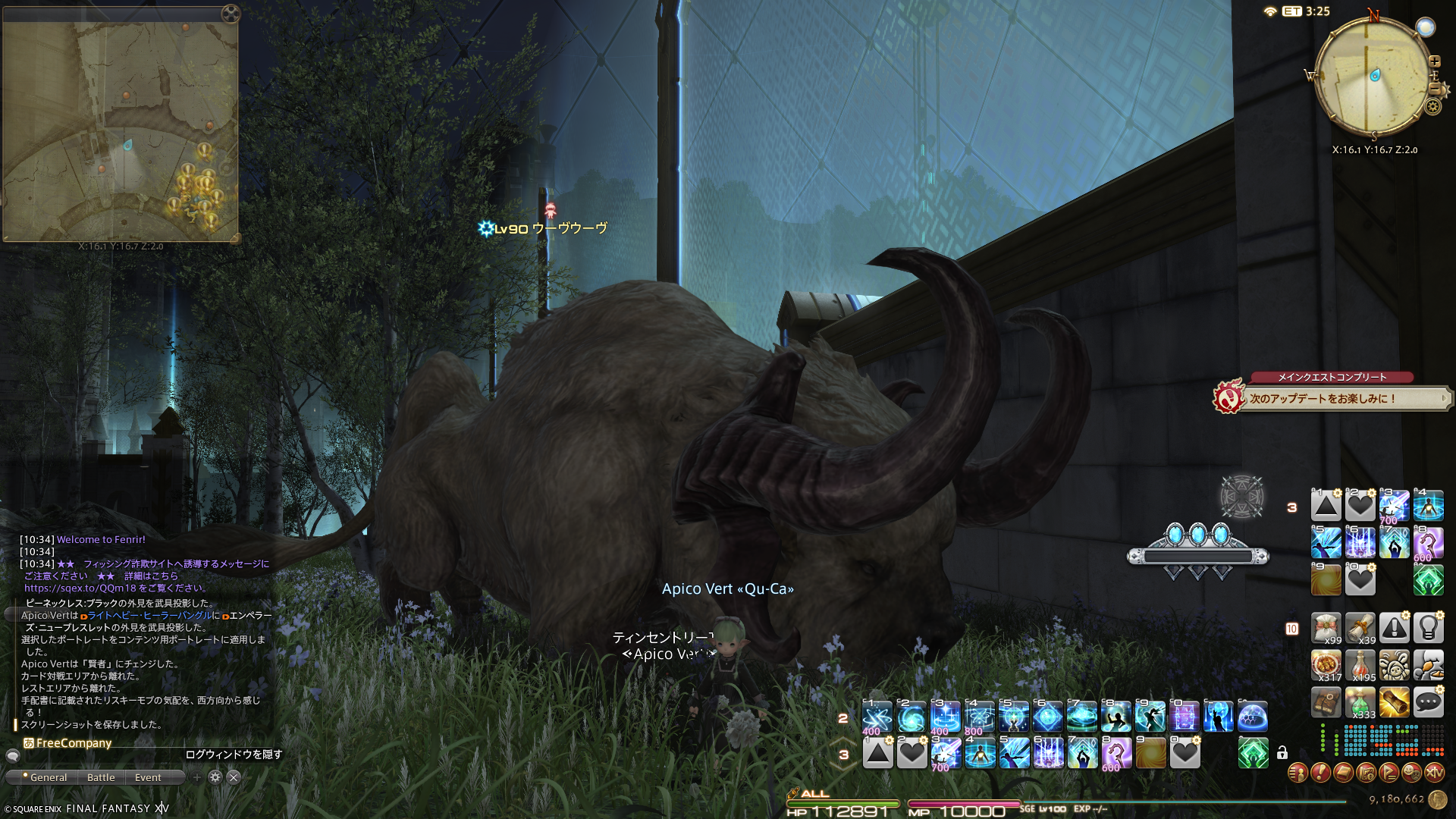Hide the chat log window with X
Screen dimensions: 1456x819
[x=234, y=777]
